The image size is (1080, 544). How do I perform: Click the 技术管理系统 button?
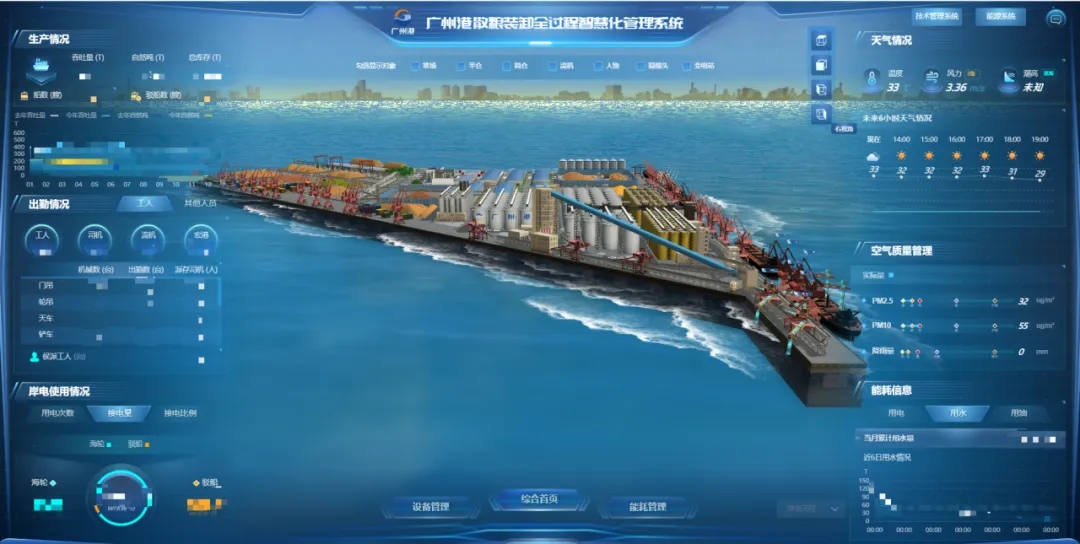point(936,16)
